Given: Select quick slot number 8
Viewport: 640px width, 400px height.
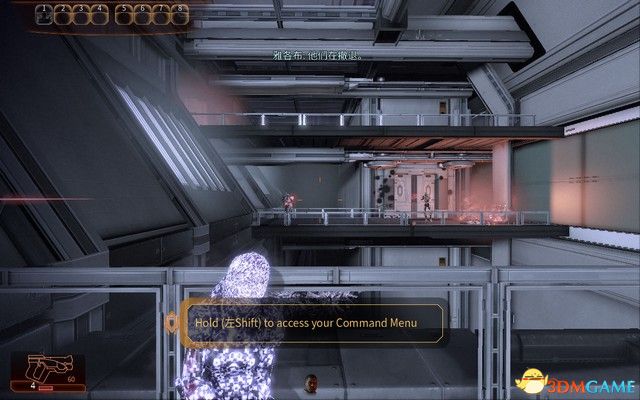Looking at the screenshot, I should (179, 14).
